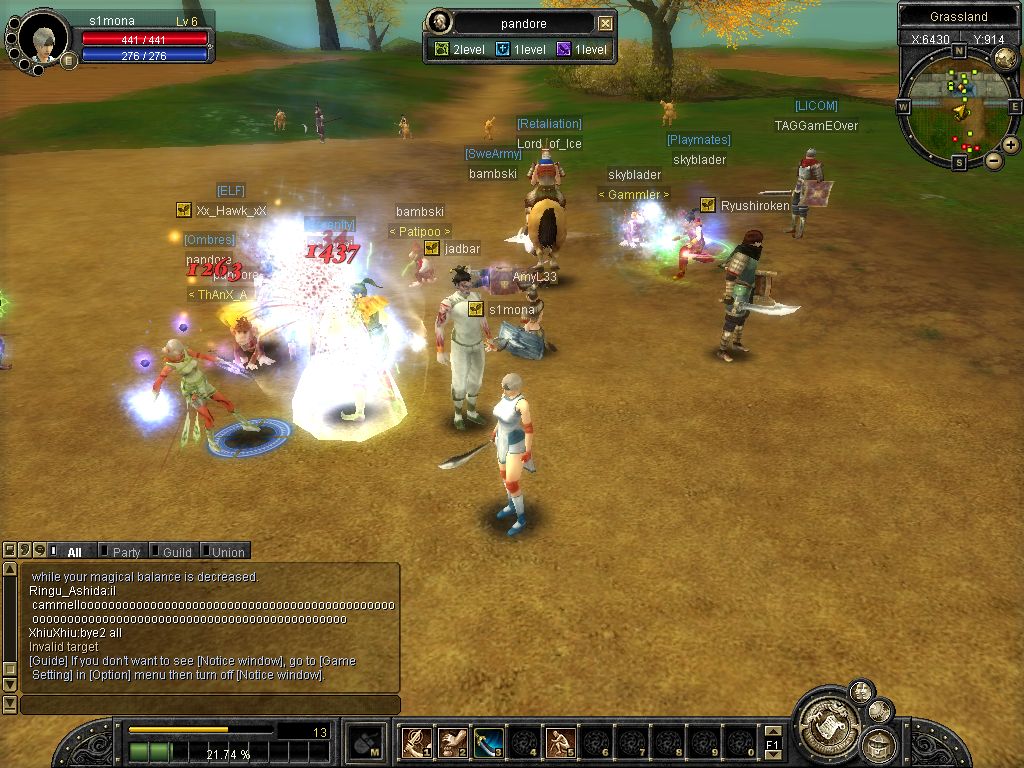Screen dimensions: 1024x768
Task: Use the sitting action in slot 5
Action: [560, 742]
